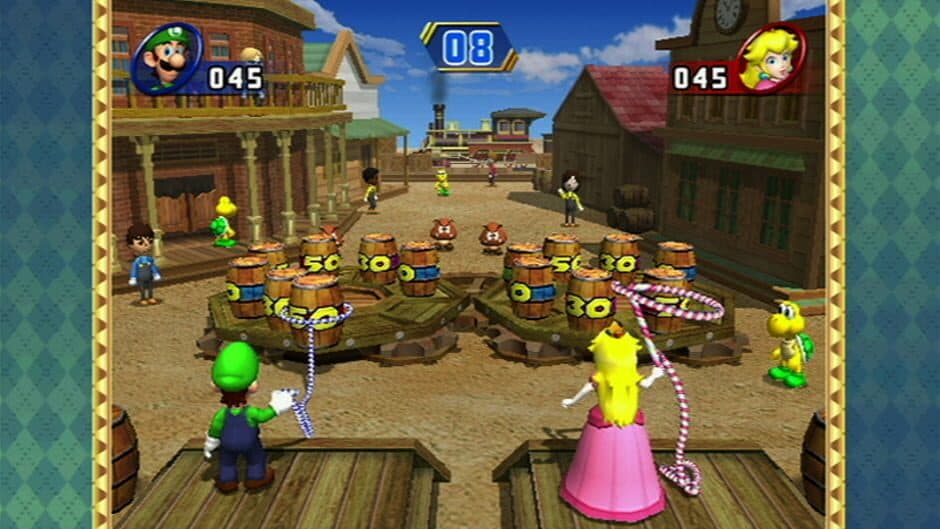The height and width of the screenshot is (529, 940).
Task: Click Luigi's player portrait icon
Action: [x=167, y=59]
